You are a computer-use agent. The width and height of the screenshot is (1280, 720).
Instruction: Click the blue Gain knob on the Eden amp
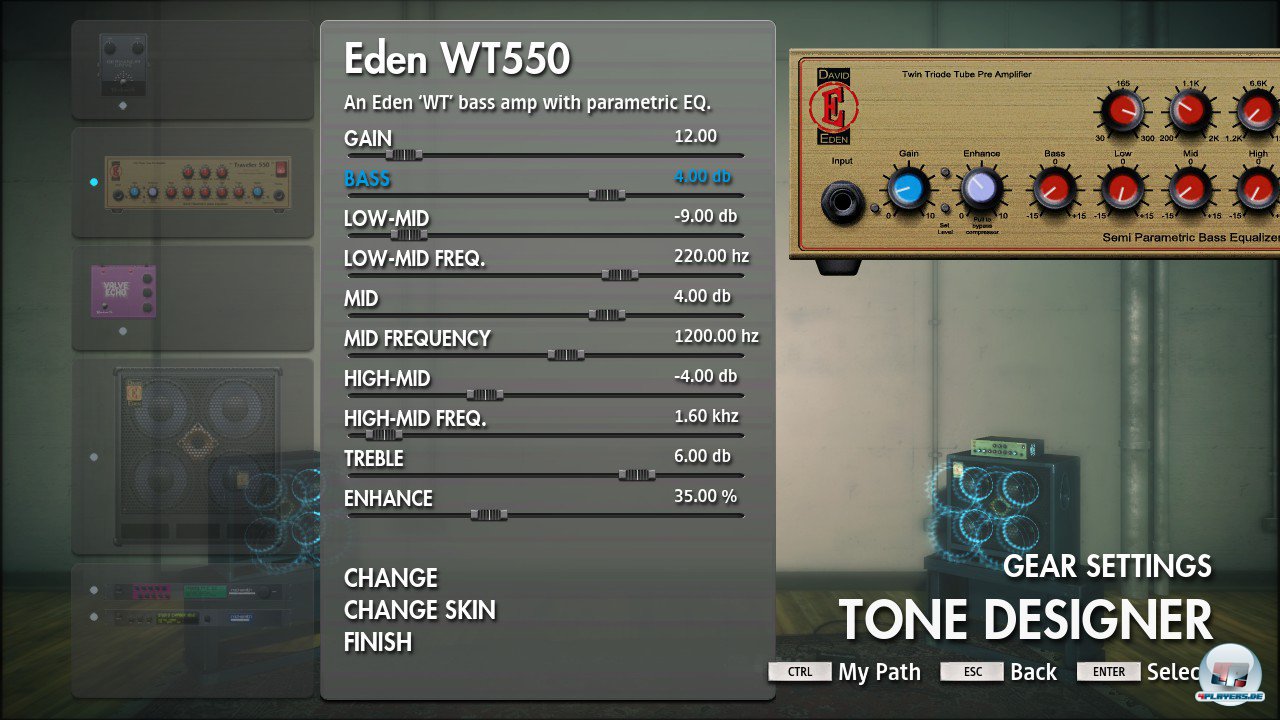(907, 189)
